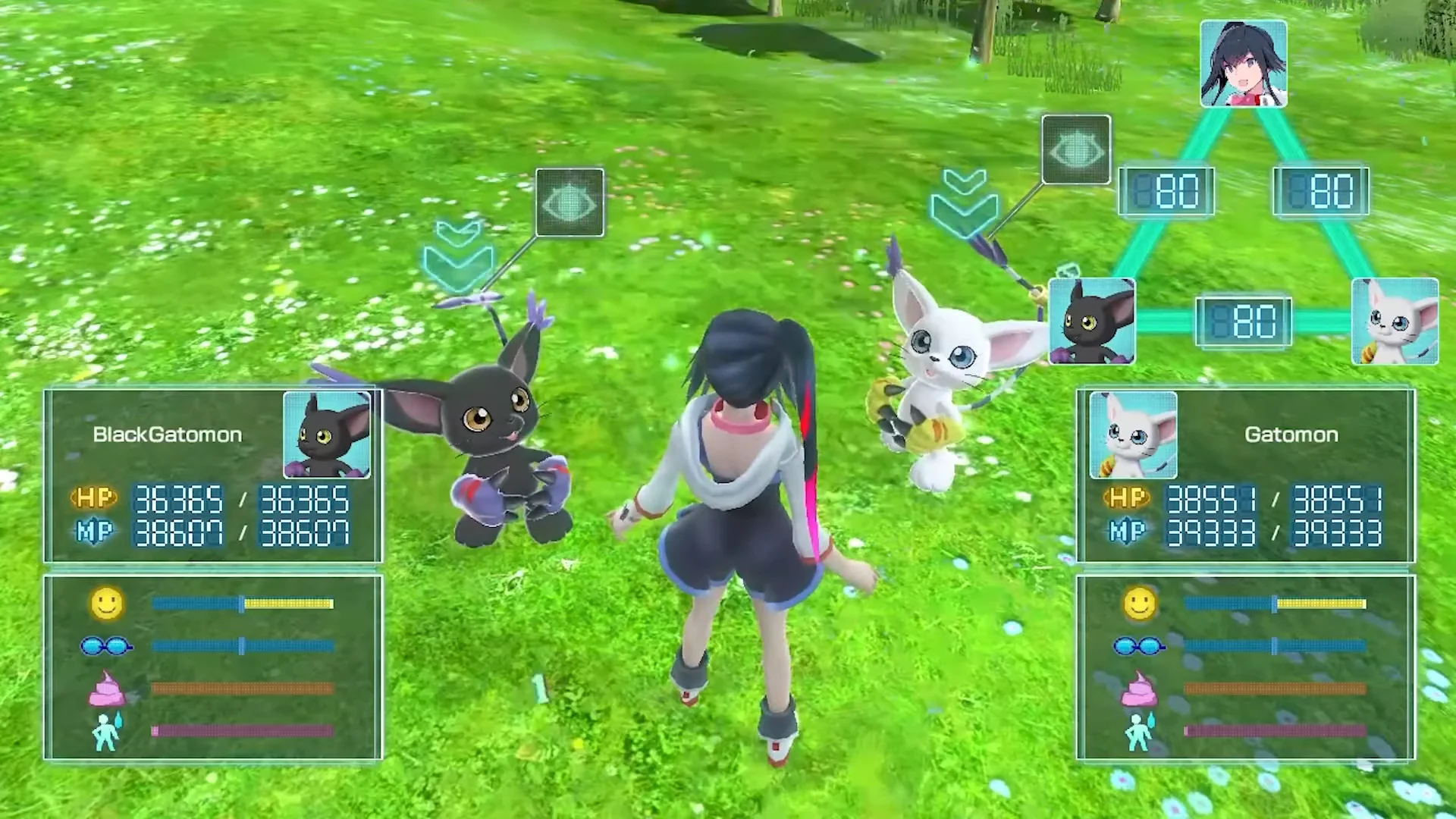Click the pink poop icon in BlackGatomon's panel
This screenshot has height=819, width=1456.
tap(107, 689)
